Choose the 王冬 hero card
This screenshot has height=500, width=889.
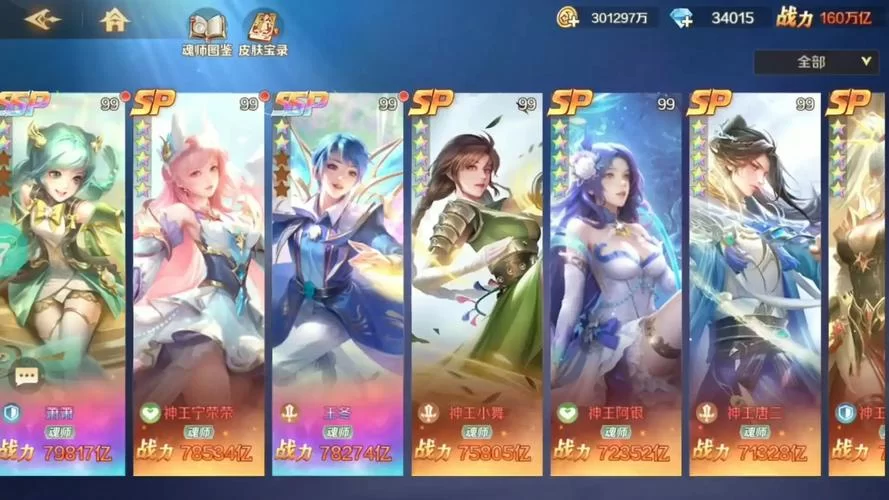336,280
